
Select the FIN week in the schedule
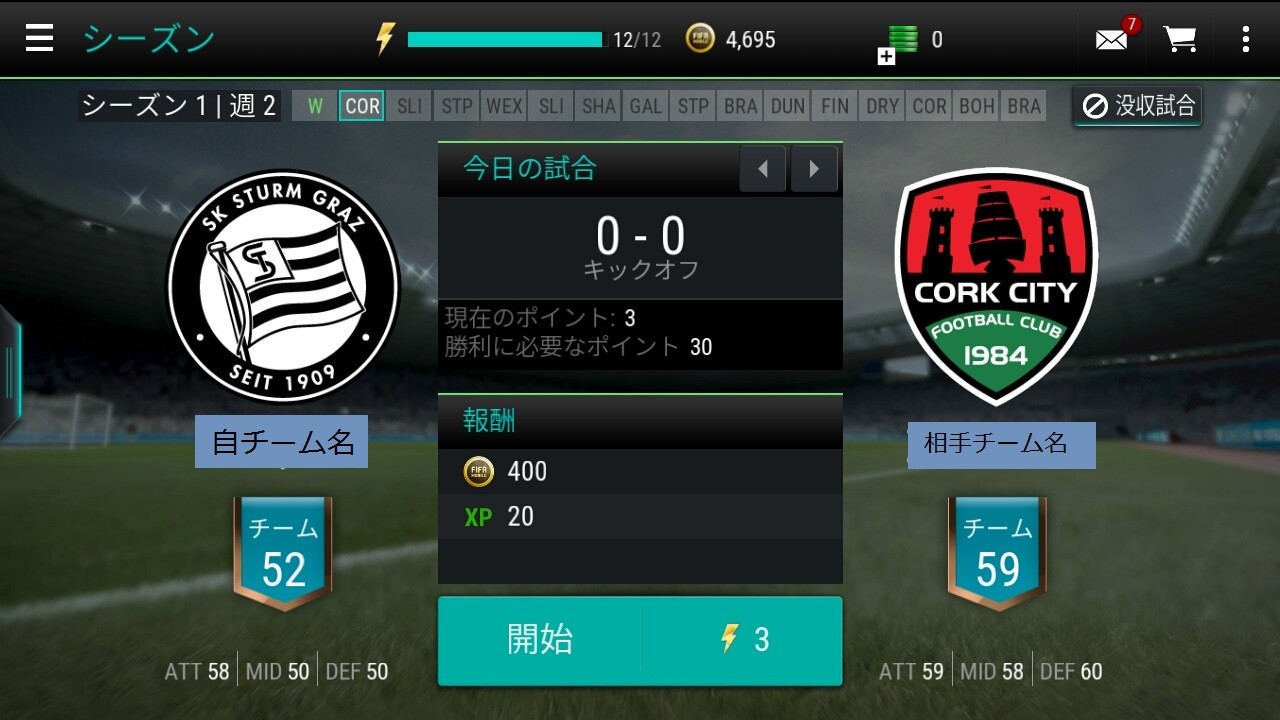(835, 106)
